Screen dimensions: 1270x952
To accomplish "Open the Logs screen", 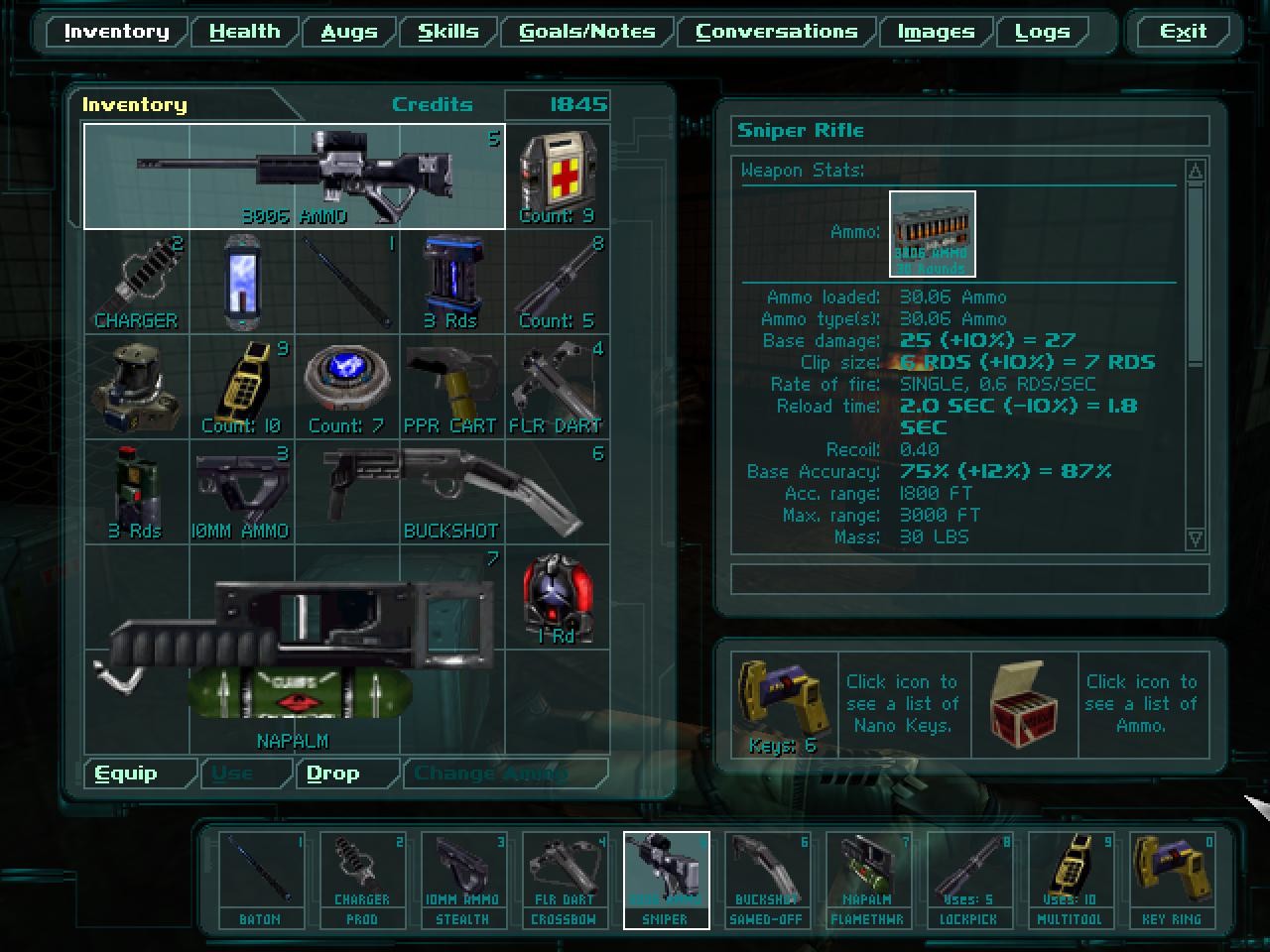I will (1042, 31).
